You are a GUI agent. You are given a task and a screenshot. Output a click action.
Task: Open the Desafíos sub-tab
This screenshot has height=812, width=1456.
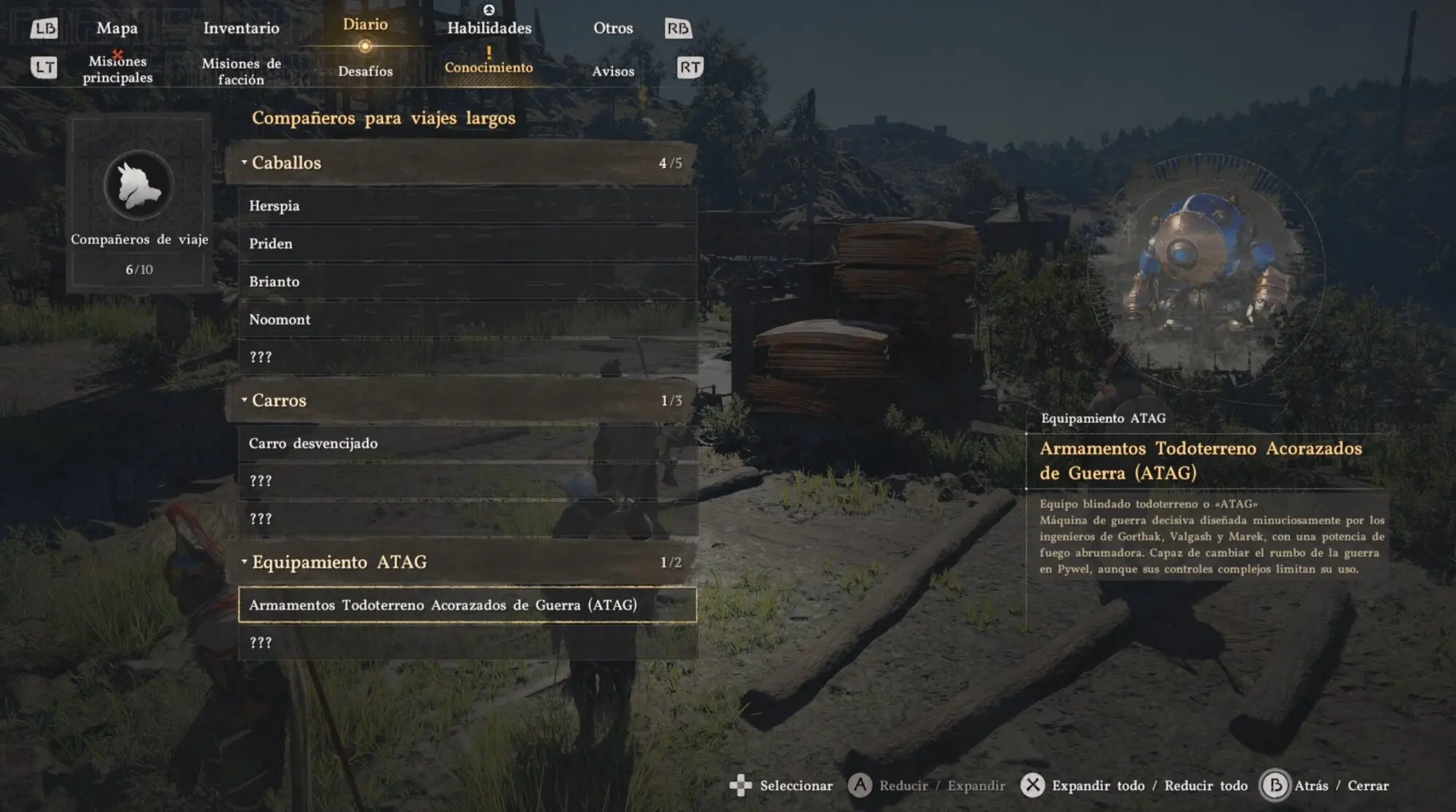point(365,71)
